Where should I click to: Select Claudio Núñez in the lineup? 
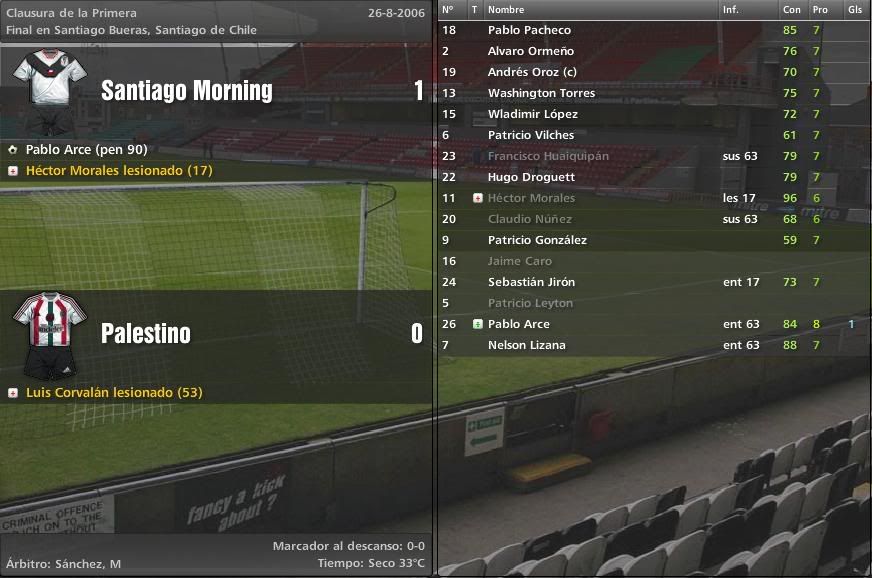530,219
